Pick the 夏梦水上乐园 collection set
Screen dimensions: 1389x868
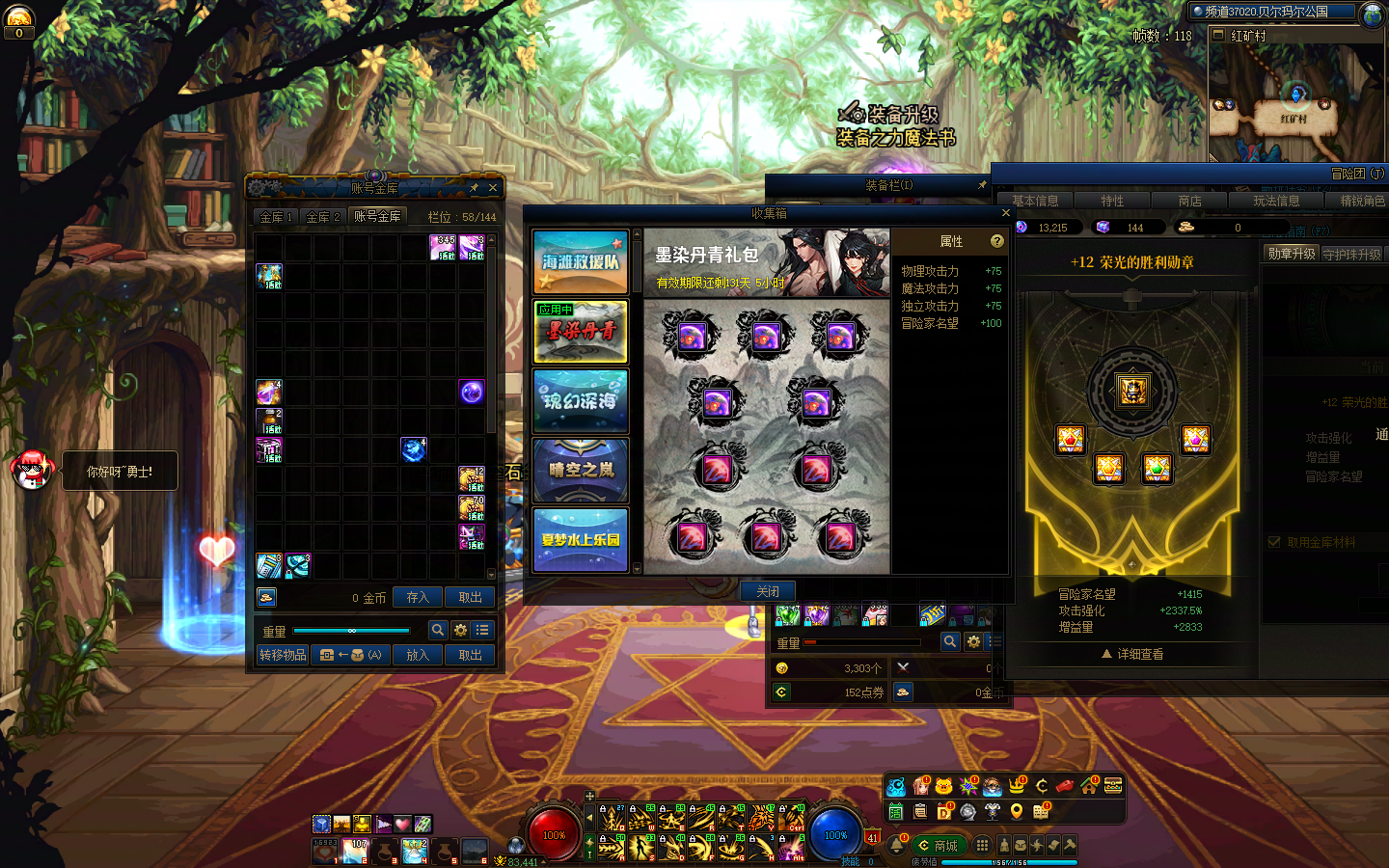(581, 540)
